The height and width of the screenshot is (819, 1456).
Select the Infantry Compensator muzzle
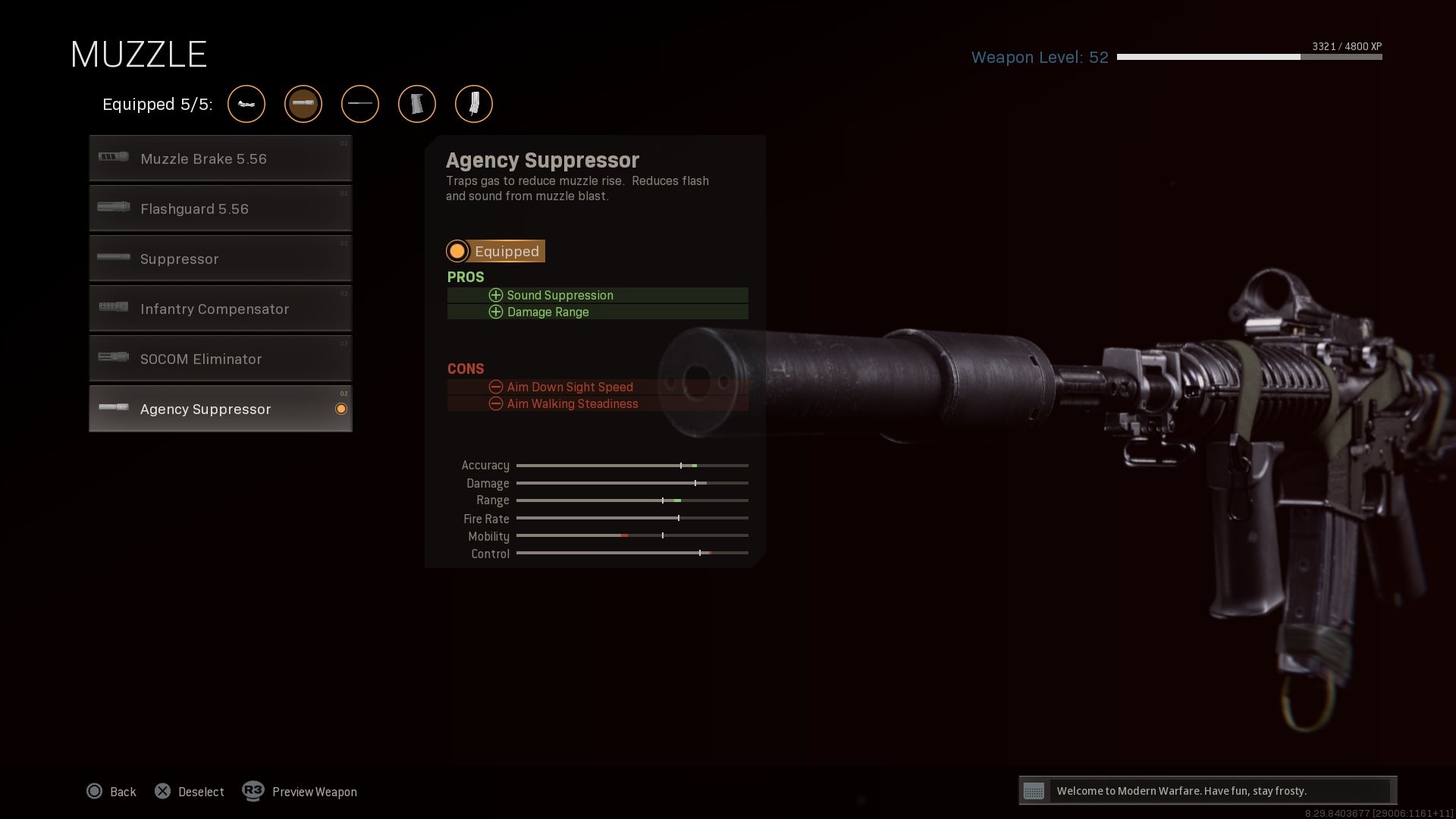[220, 309]
